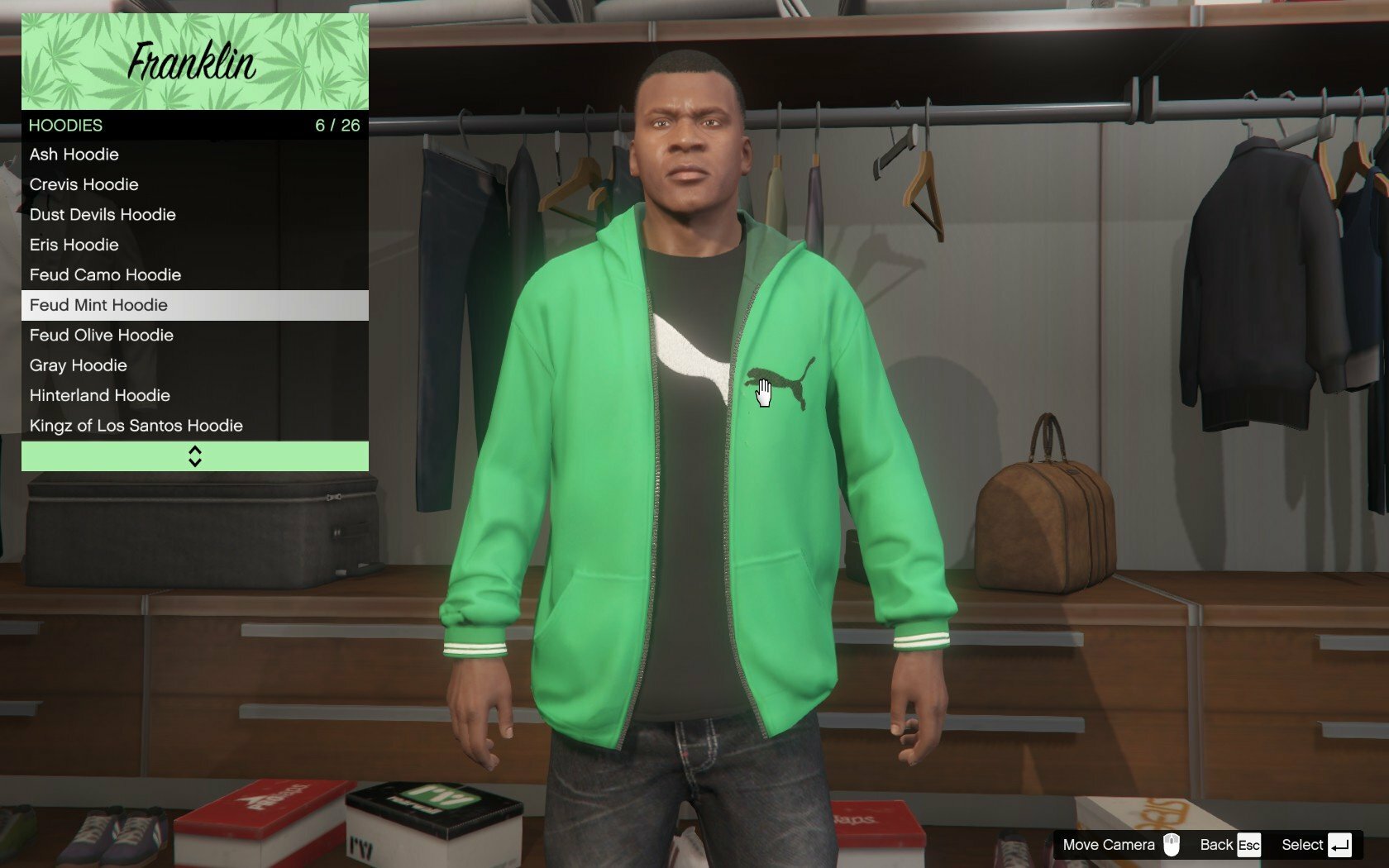Image resolution: width=1389 pixels, height=868 pixels.
Task: Confirm with the Select prompt button
Action: (x=1316, y=845)
